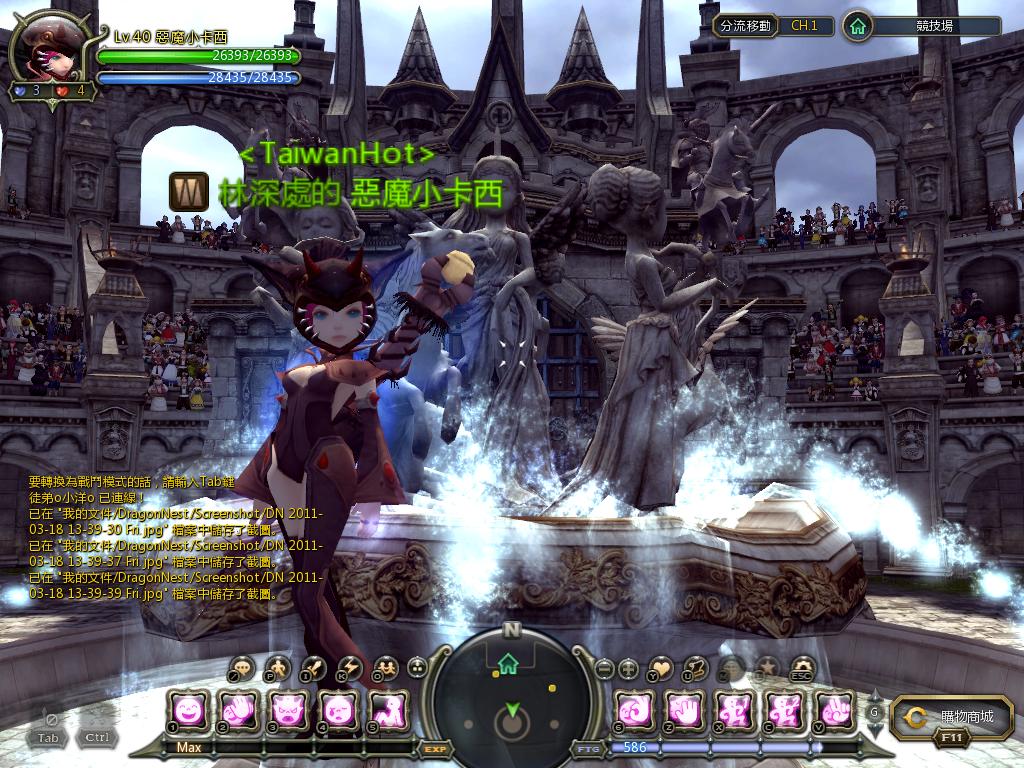The height and width of the screenshot is (768, 1024).
Task: Open the system gear menu
Action: pyautogui.click(x=803, y=669)
